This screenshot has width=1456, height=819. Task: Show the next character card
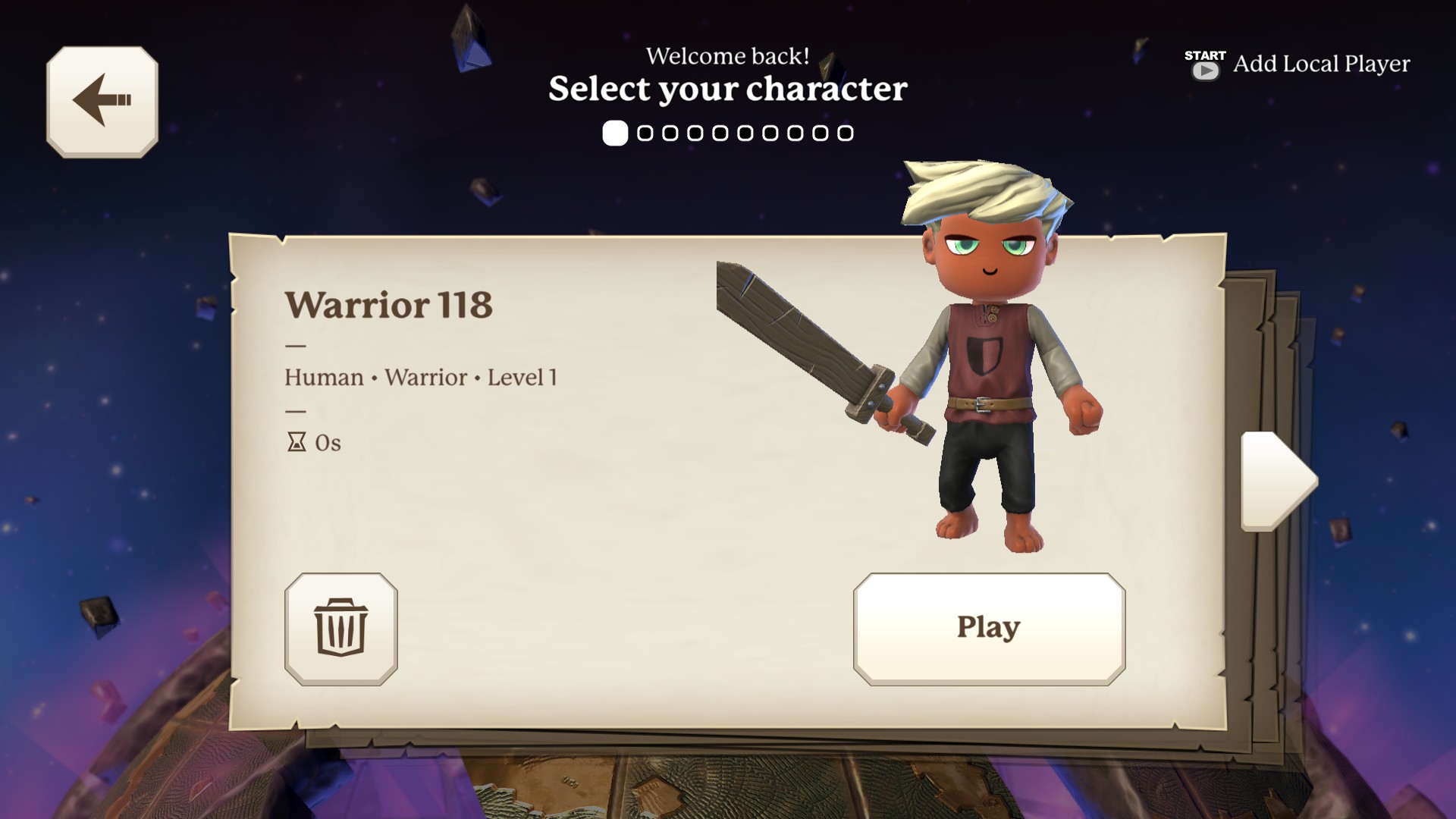pyautogui.click(x=1278, y=481)
